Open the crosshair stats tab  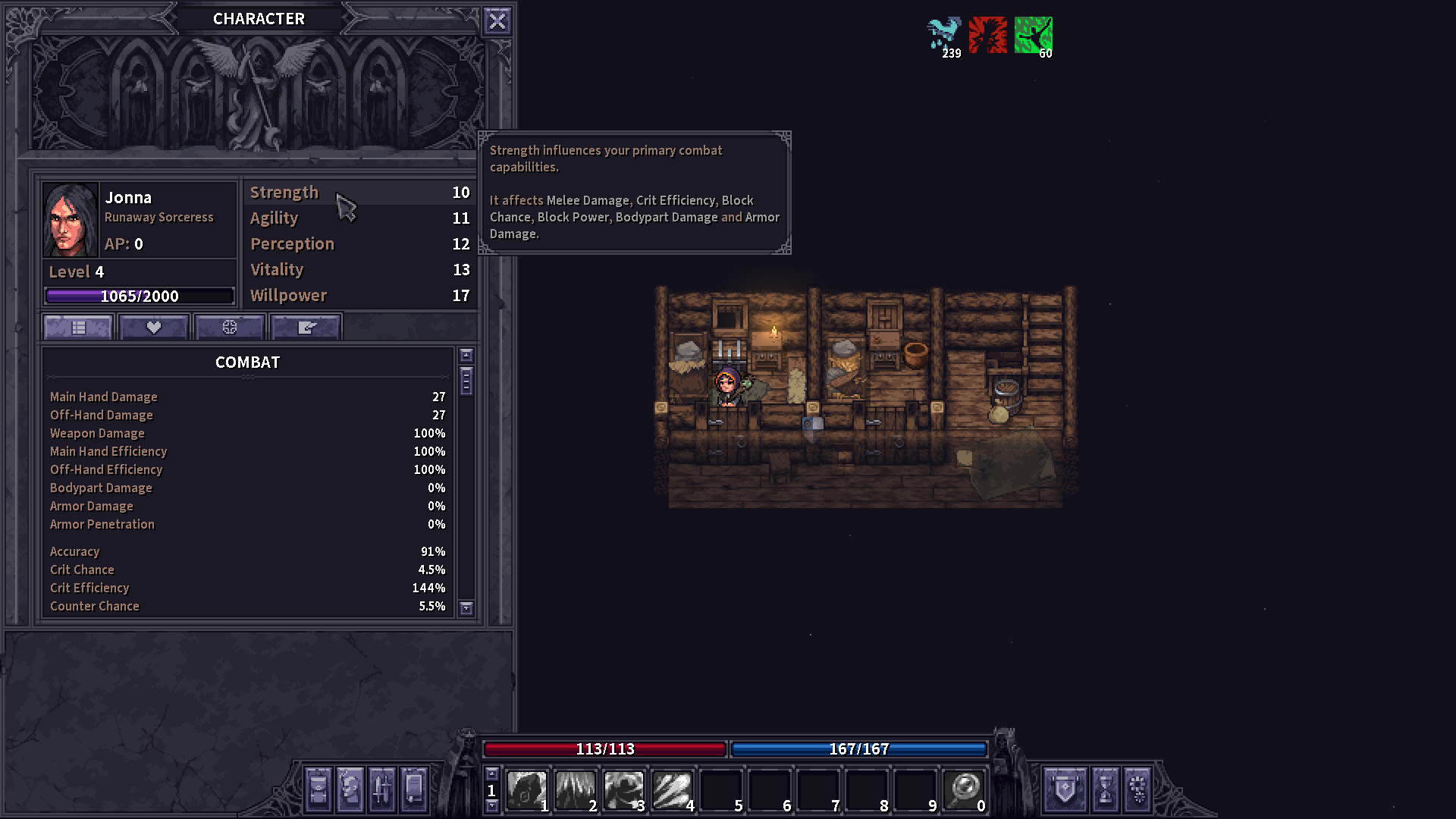tap(230, 328)
